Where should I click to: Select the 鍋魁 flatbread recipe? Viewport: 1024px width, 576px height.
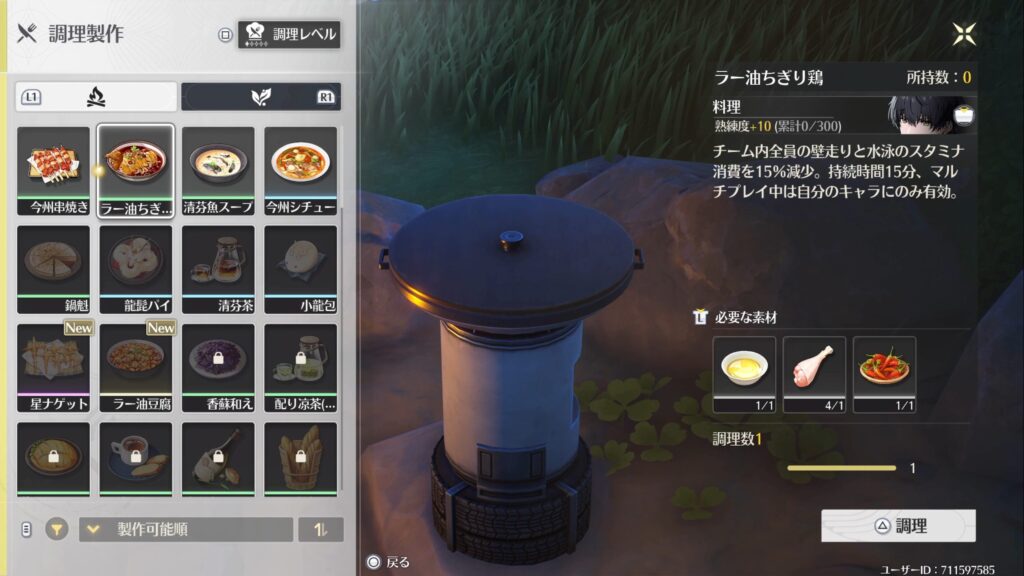point(54,266)
